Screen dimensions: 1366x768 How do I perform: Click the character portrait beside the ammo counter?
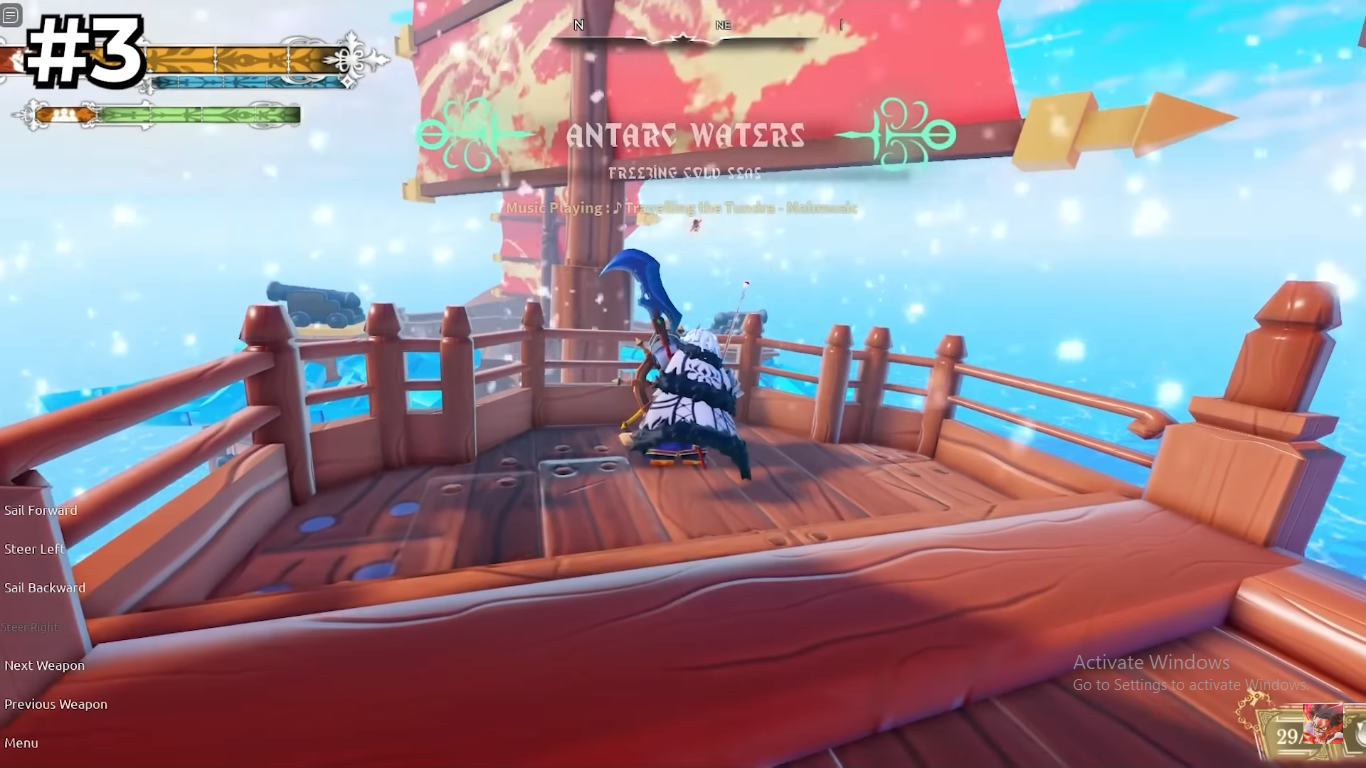click(1323, 724)
